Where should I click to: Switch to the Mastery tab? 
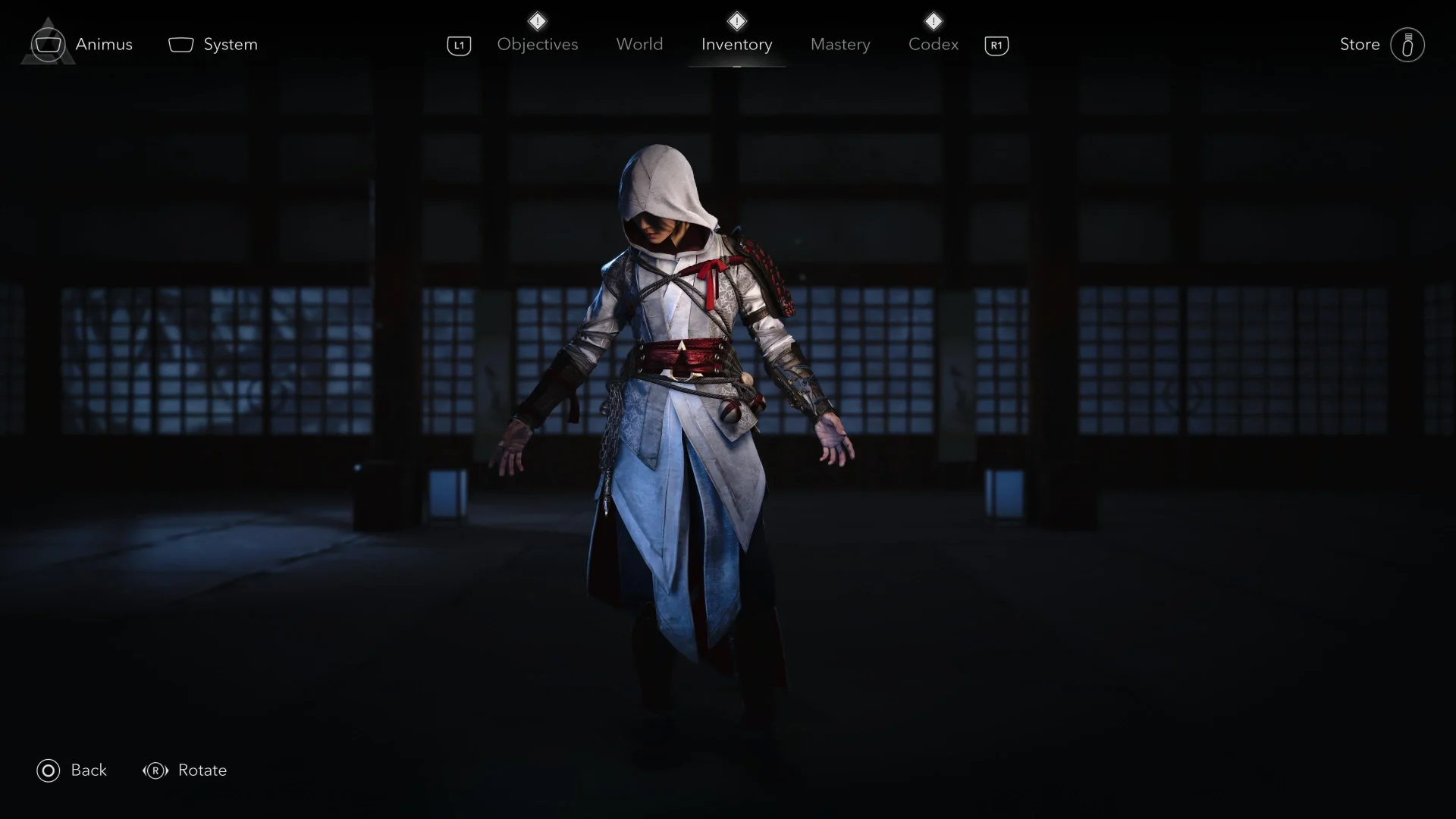point(840,44)
